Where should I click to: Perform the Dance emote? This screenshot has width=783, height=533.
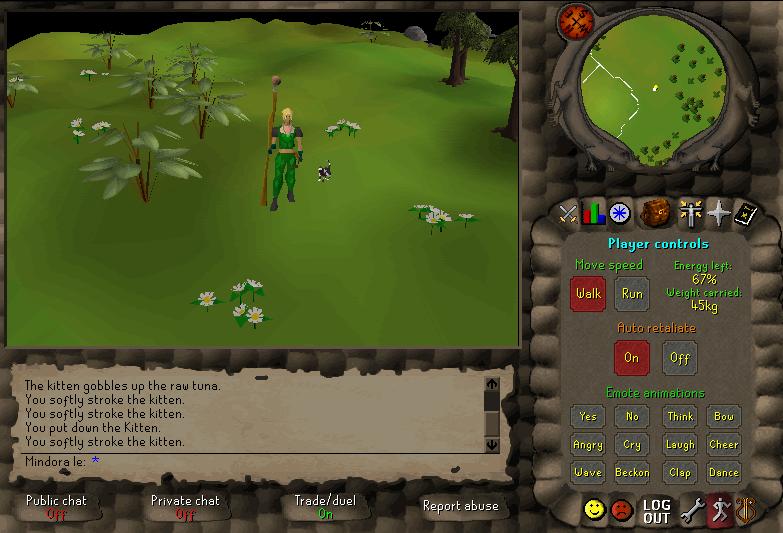point(723,473)
